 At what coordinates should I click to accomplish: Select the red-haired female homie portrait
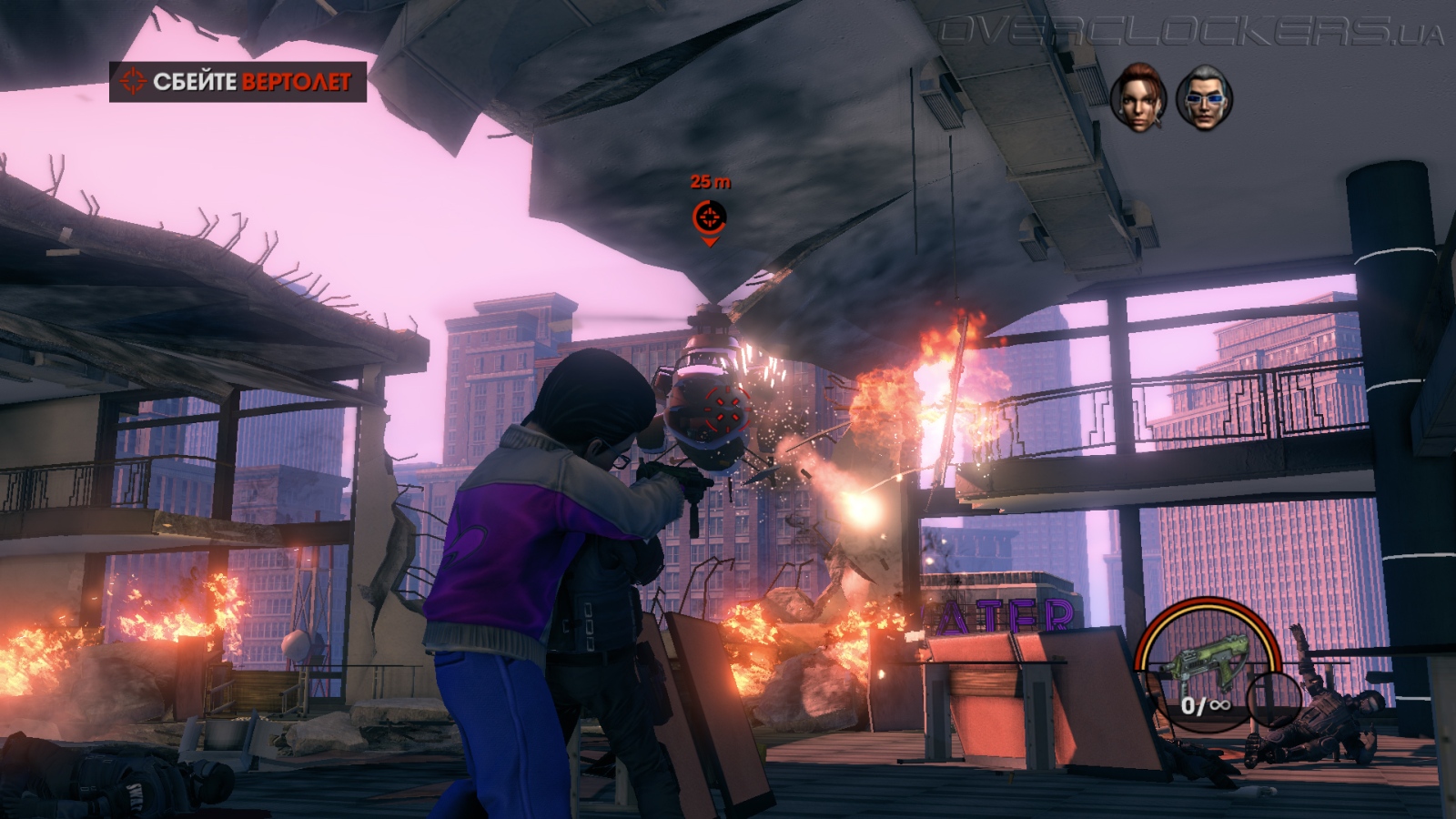tap(1138, 96)
